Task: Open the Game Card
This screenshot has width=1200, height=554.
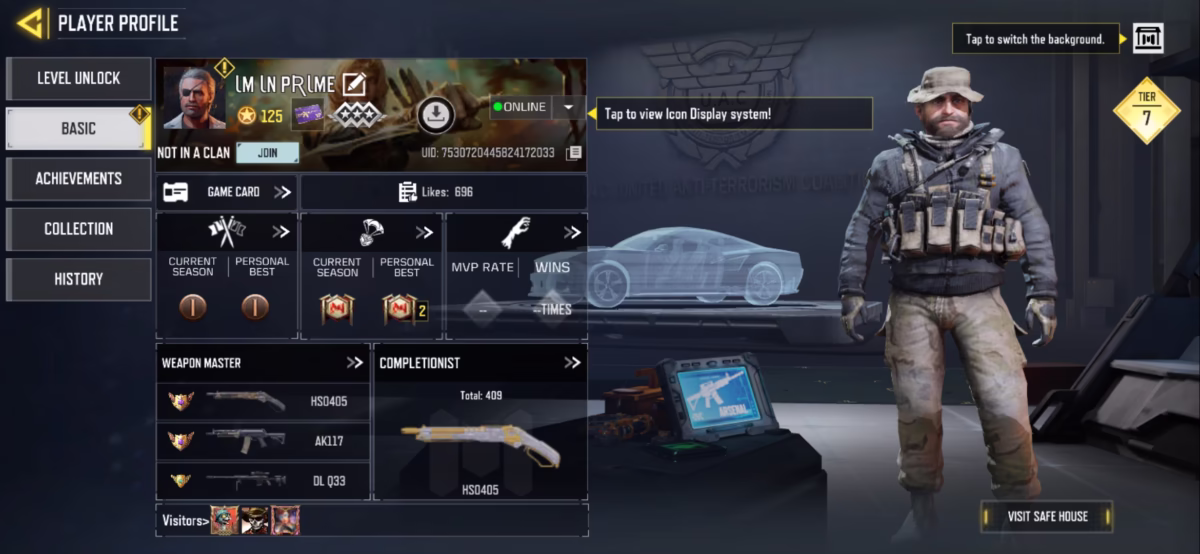Action: point(226,192)
